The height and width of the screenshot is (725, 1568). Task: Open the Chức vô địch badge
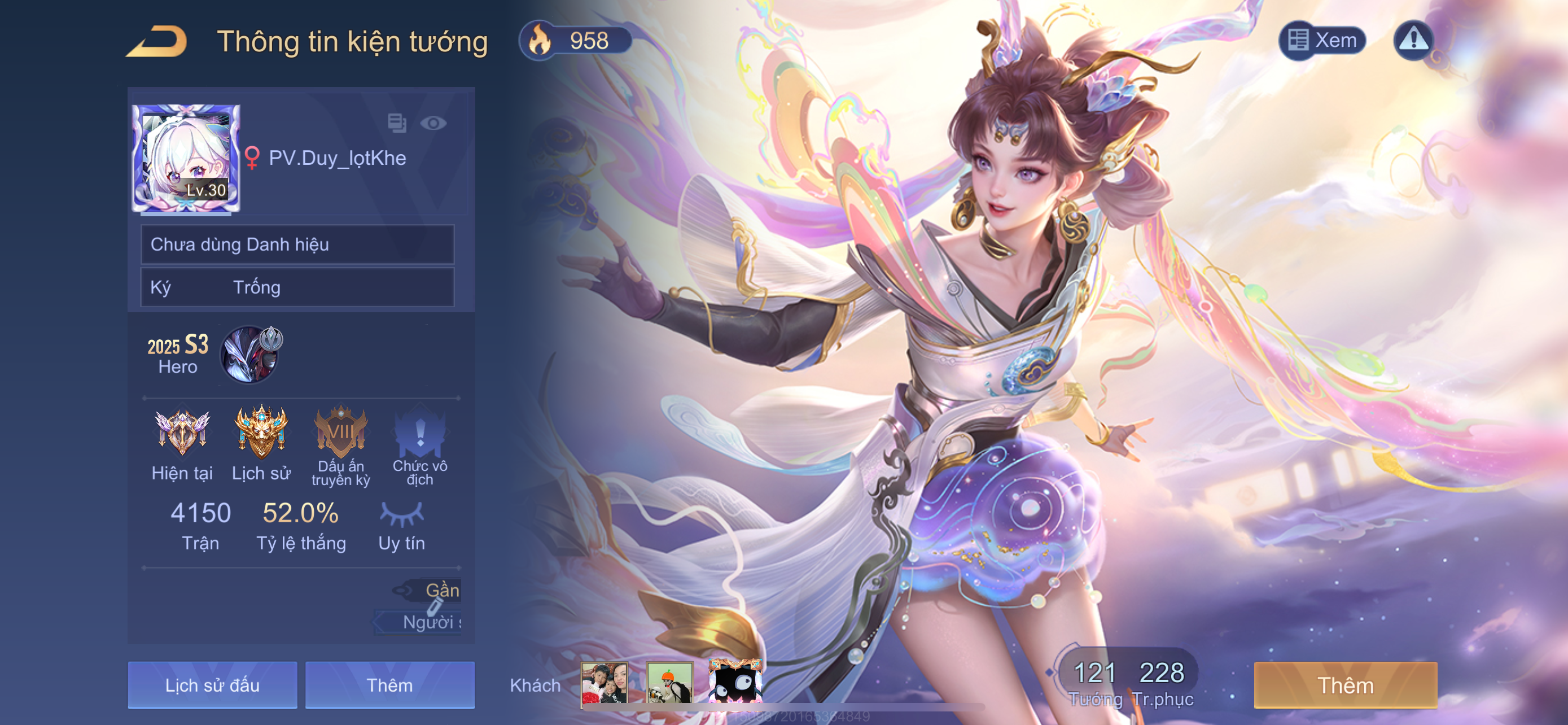click(x=420, y=433)
